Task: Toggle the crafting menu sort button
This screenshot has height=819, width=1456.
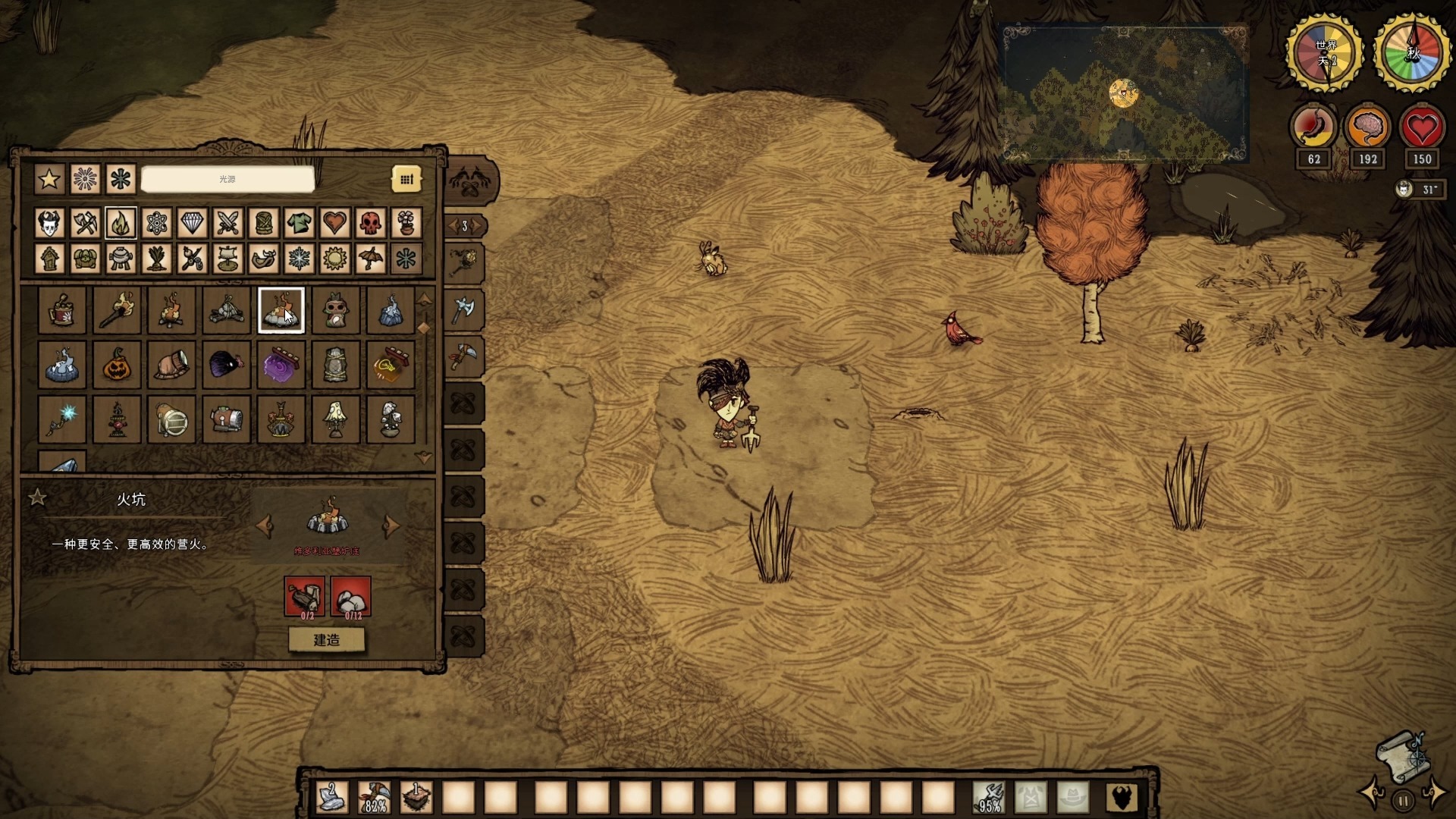Action: pyautogui.click(x=406, y=180)
